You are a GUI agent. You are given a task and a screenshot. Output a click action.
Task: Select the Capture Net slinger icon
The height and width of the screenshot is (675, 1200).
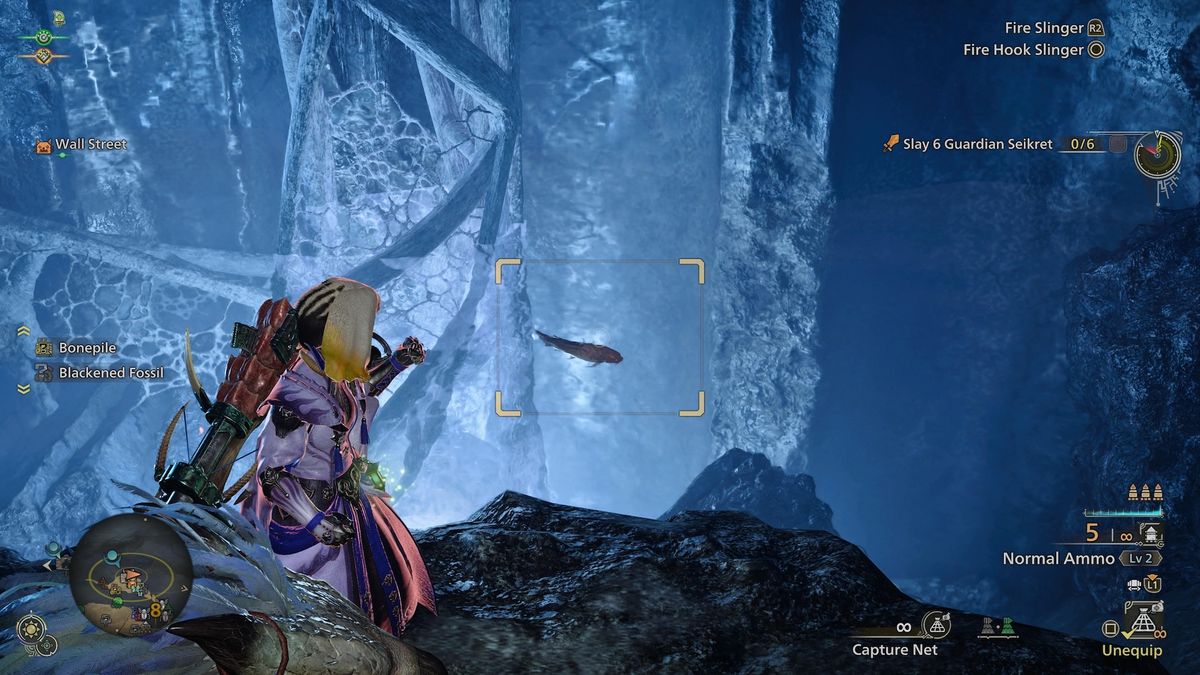[936, 625]
